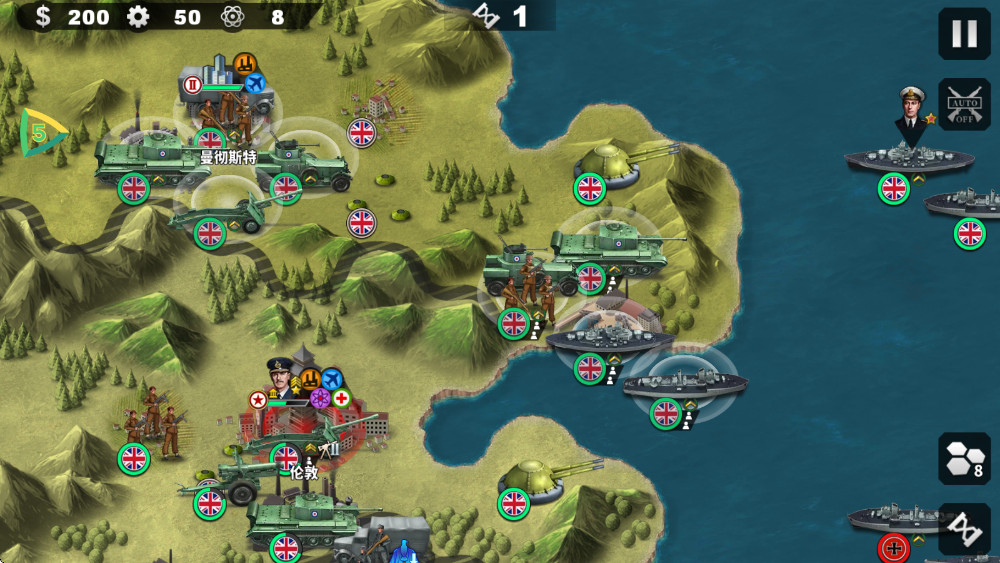End the turn with the hourglass button
Viewport: 1000px width, 563px height.
pos(964,529)
